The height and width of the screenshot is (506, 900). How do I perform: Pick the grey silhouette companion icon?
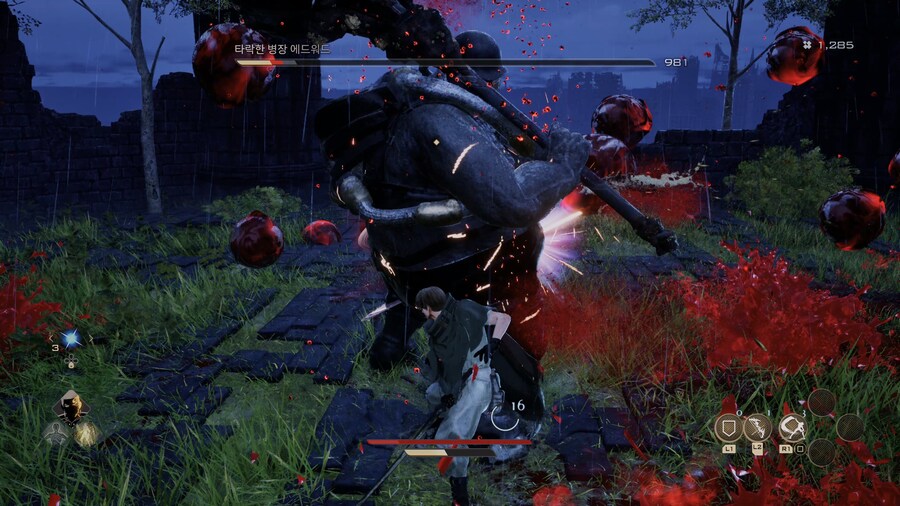[53, 433]
